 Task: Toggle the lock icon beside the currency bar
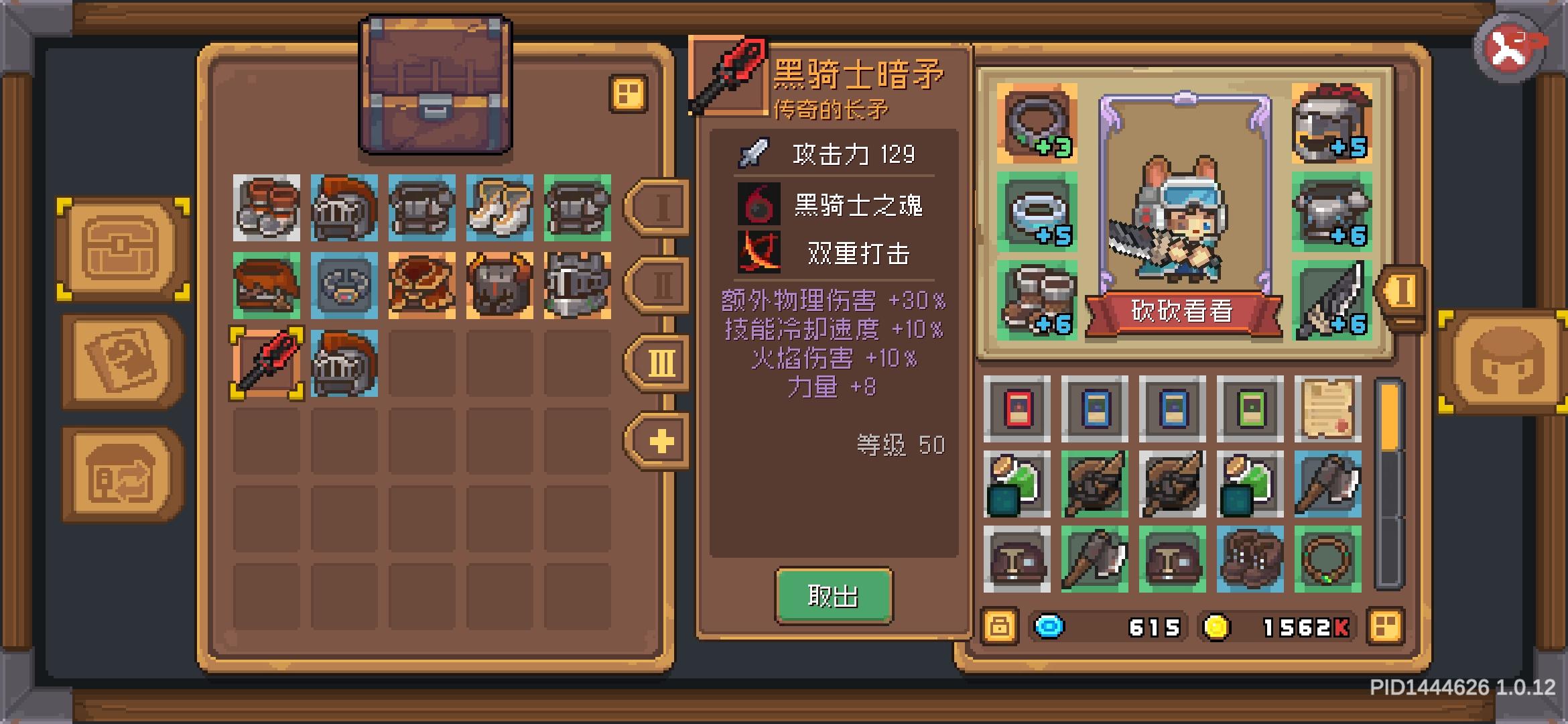point(1001,627)
